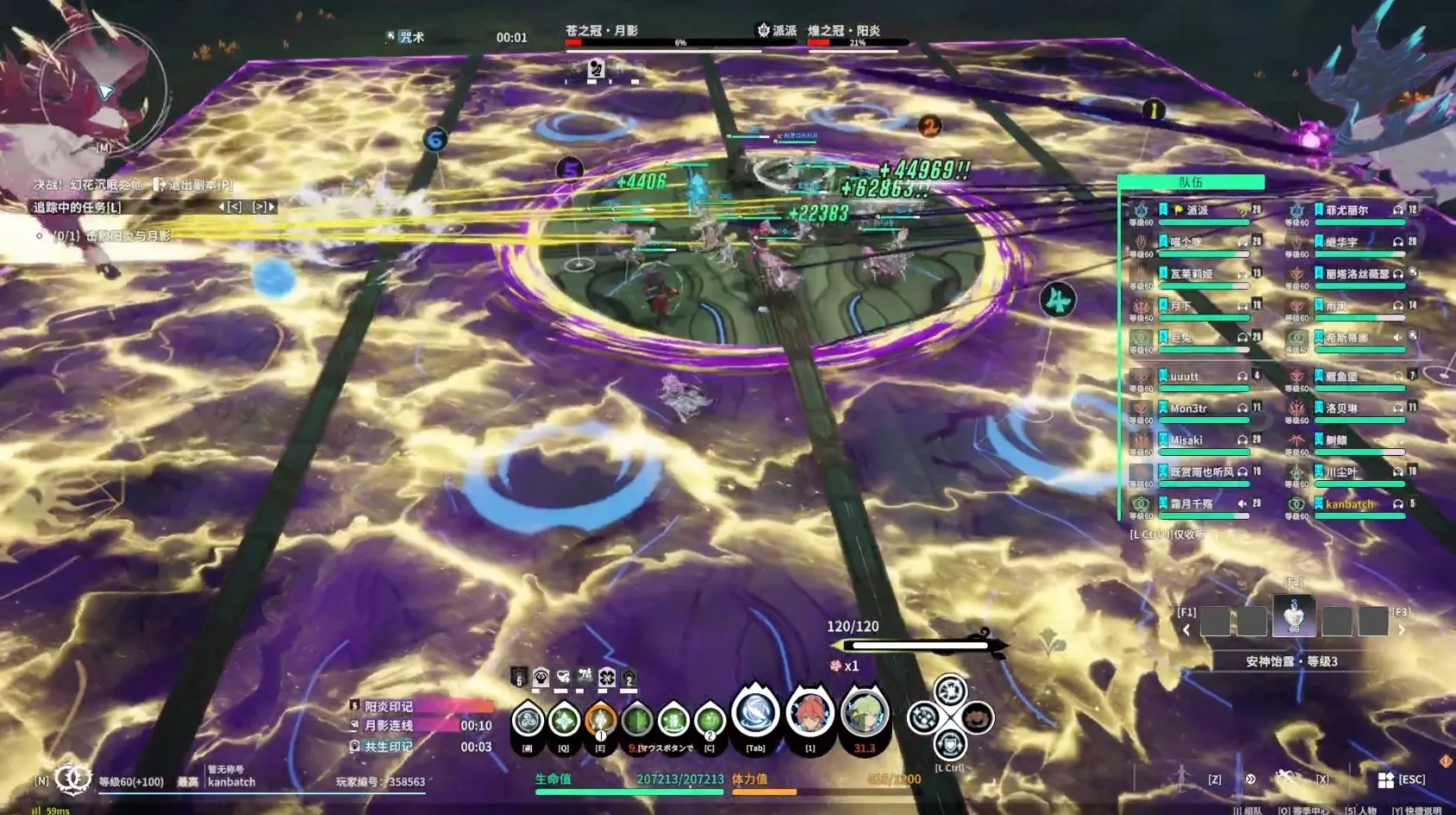
Task: Cycle quick items to the right
Action: 1402,630
